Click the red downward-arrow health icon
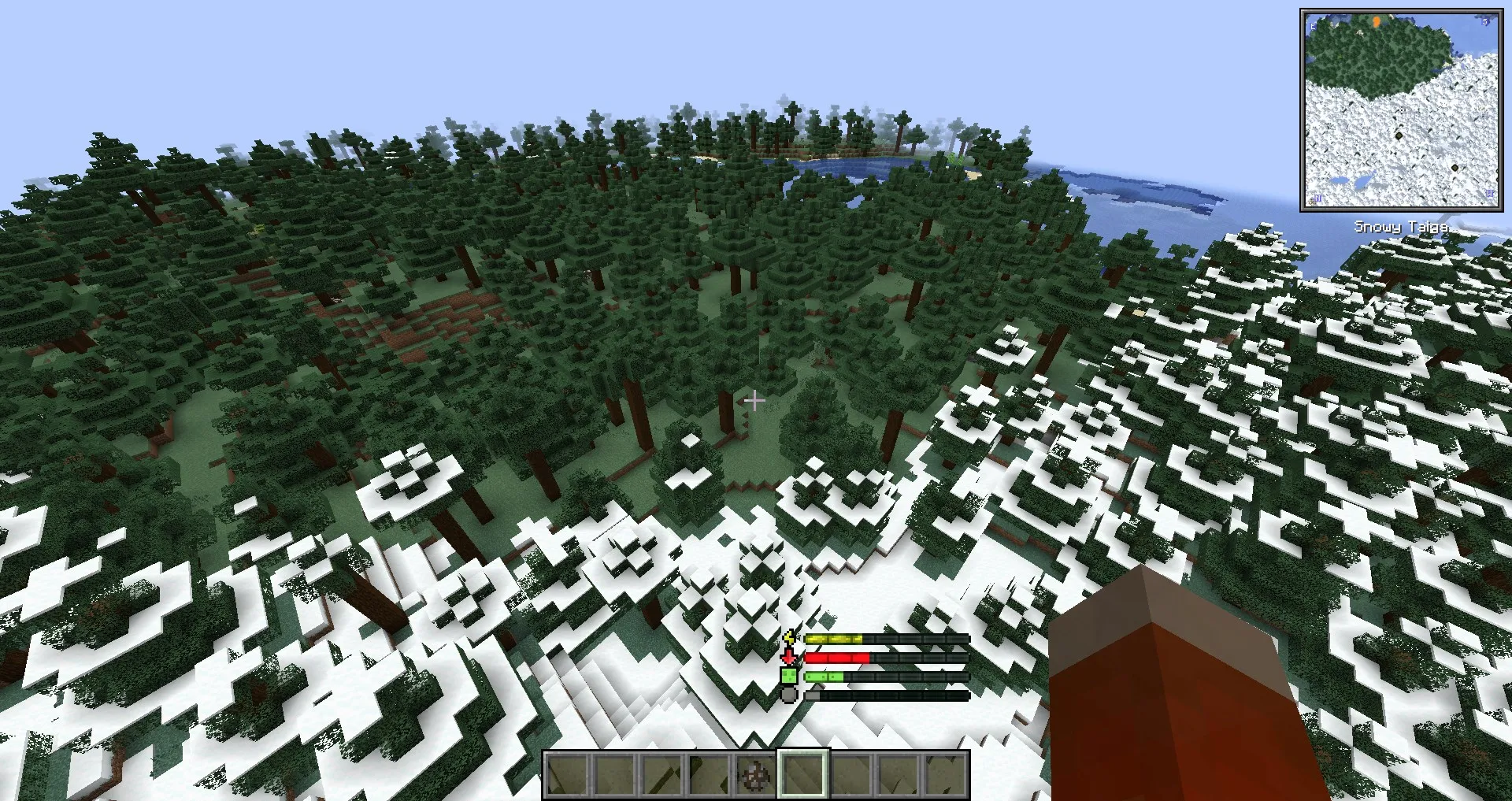The height and width of the screenshot is (801, 1512). pyautogui.click(x=787, y=656)
